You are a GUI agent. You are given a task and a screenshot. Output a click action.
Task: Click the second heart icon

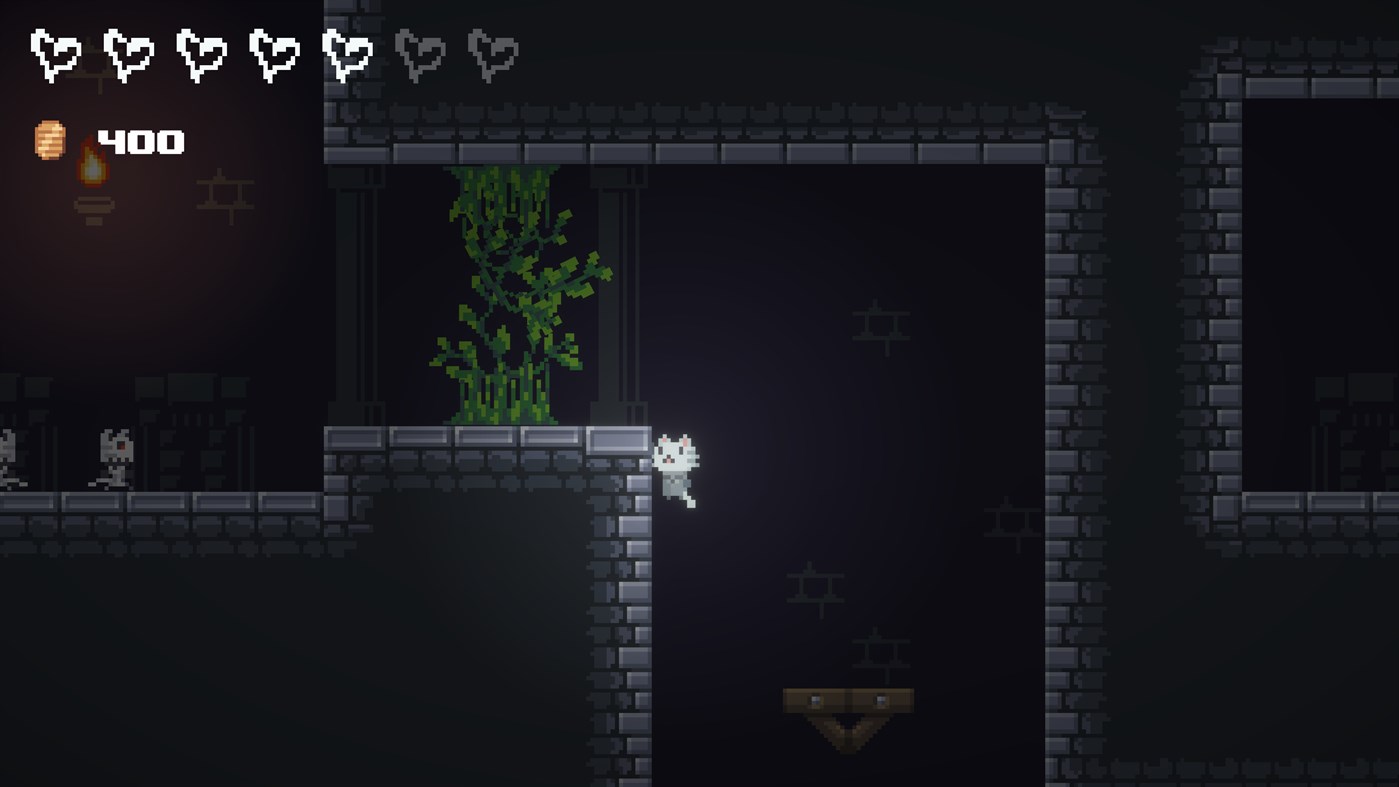(x=128, y=55)
